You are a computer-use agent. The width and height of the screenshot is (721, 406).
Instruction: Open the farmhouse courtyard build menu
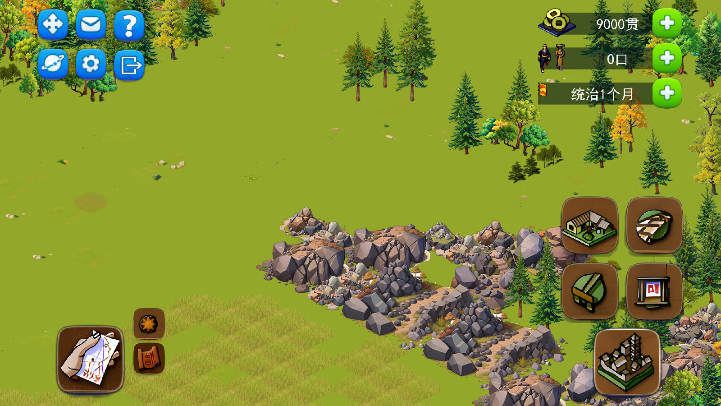(589, 225)
